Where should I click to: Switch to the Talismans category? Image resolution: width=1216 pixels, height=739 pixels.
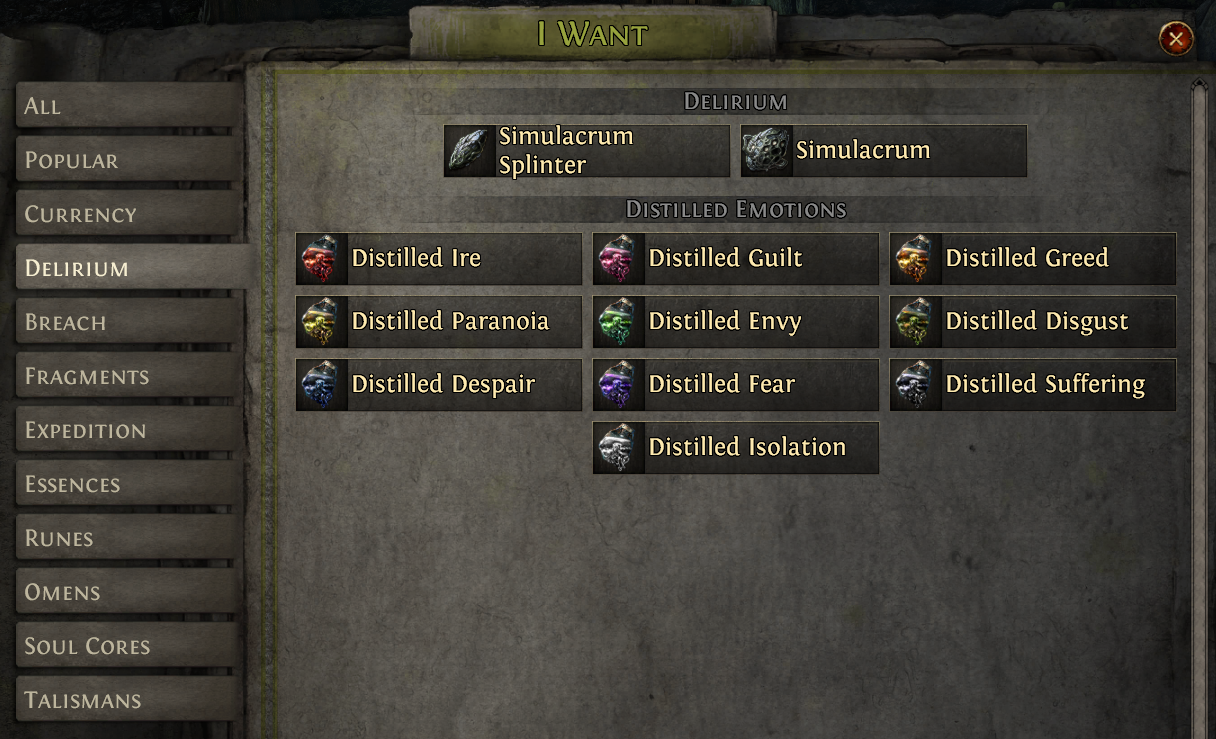click(x=128, y=700)
